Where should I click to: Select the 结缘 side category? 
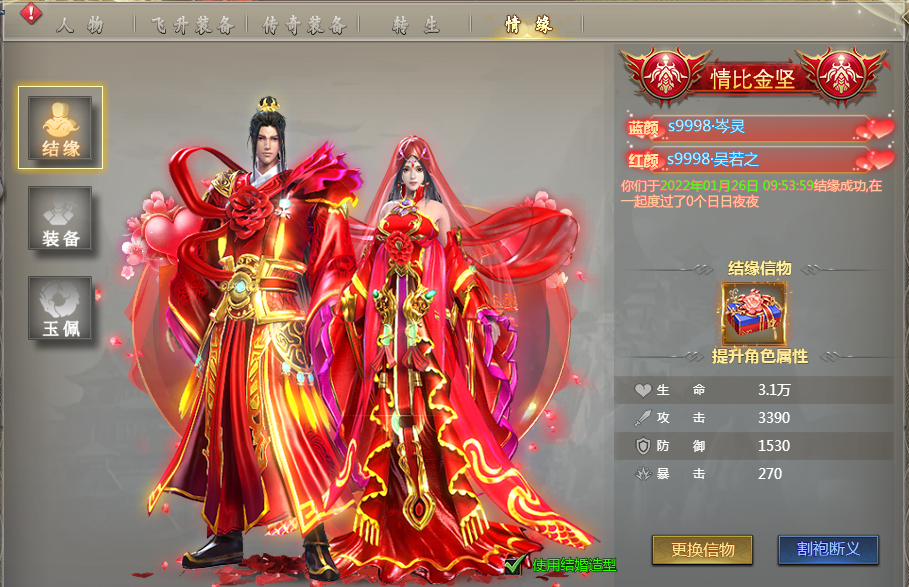coord(60,127)
